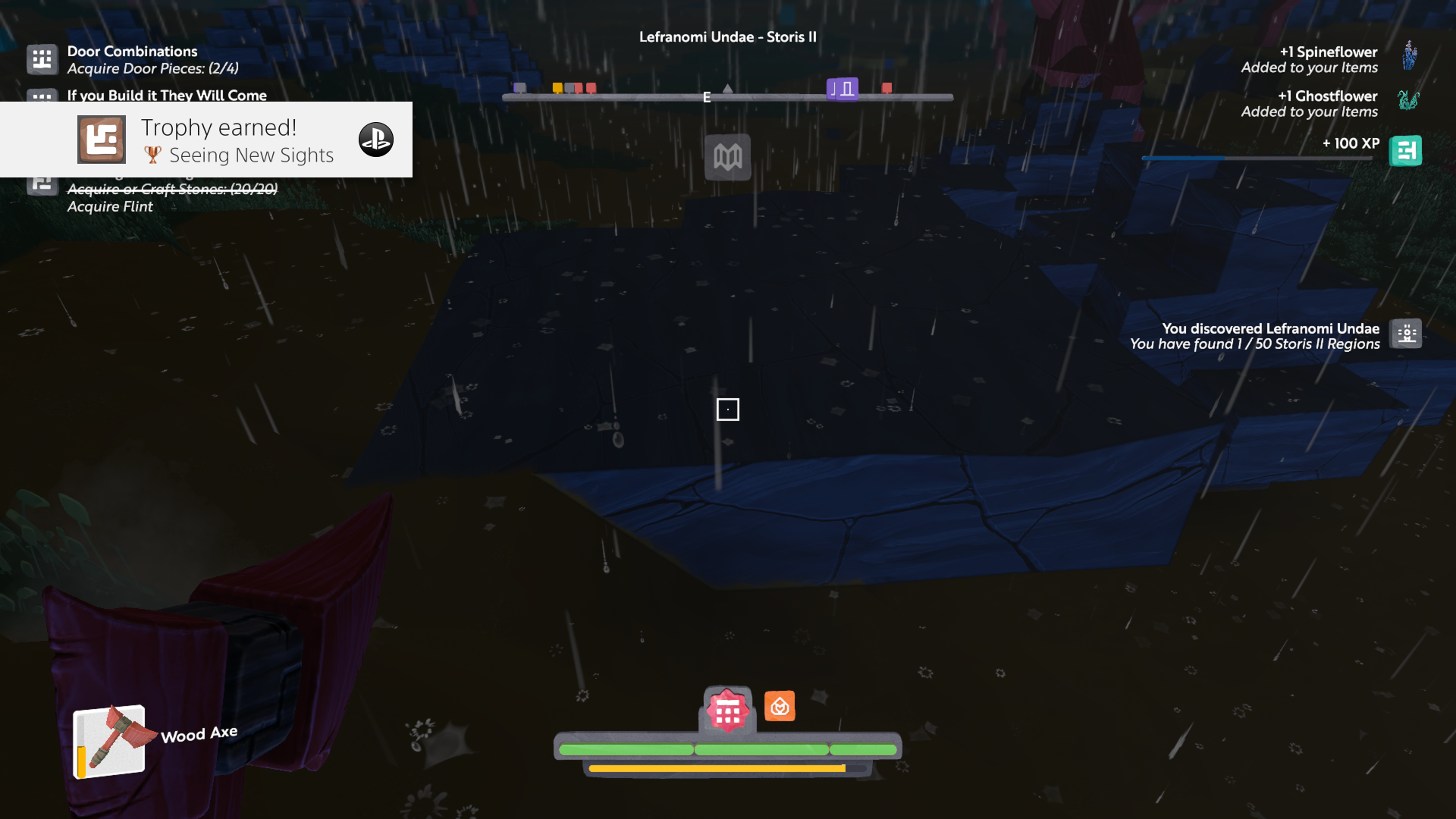
Task: Click the Door Combinations quest icon
Action: pos(42,59)
